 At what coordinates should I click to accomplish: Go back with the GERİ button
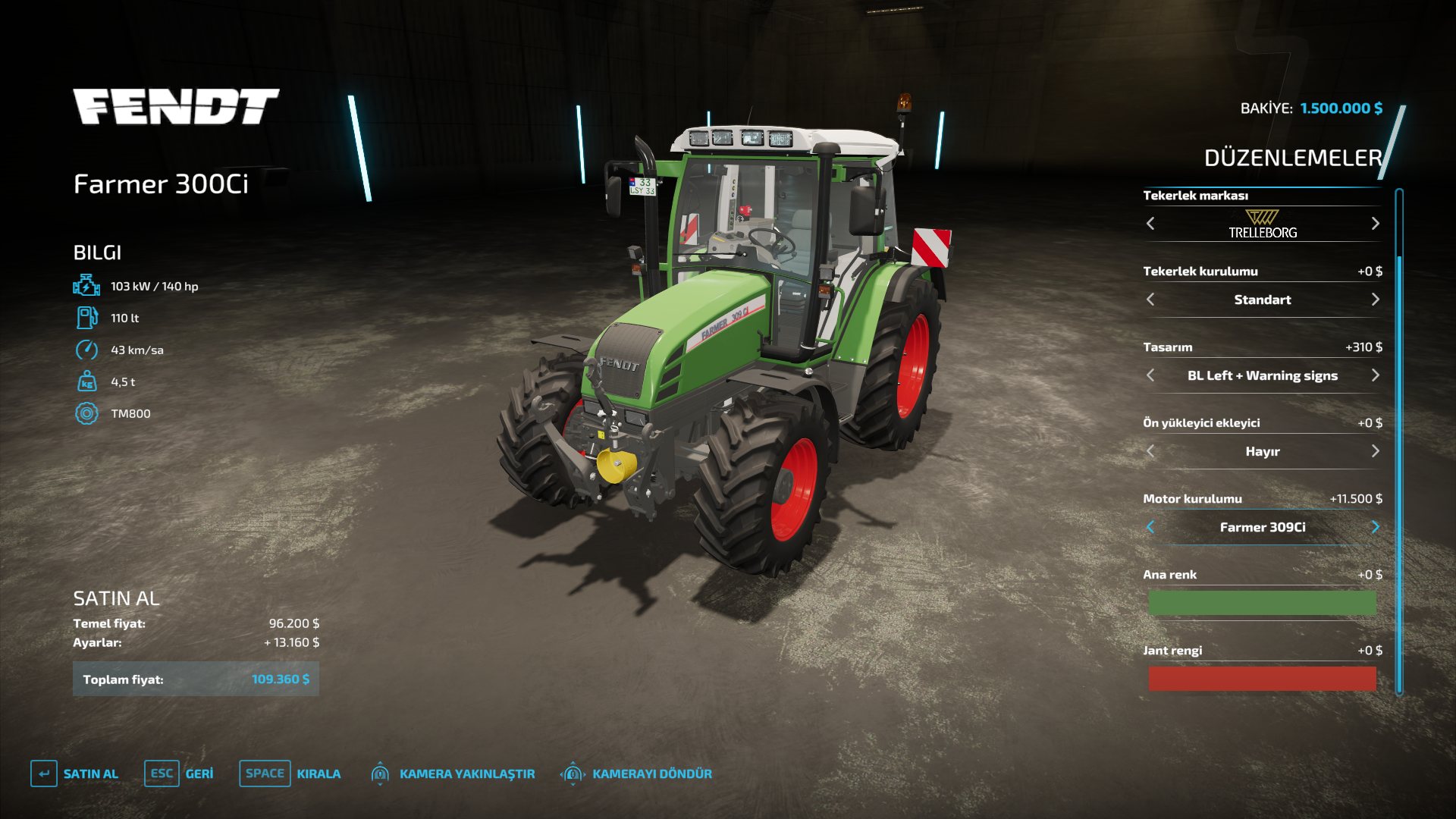point(179,773)
